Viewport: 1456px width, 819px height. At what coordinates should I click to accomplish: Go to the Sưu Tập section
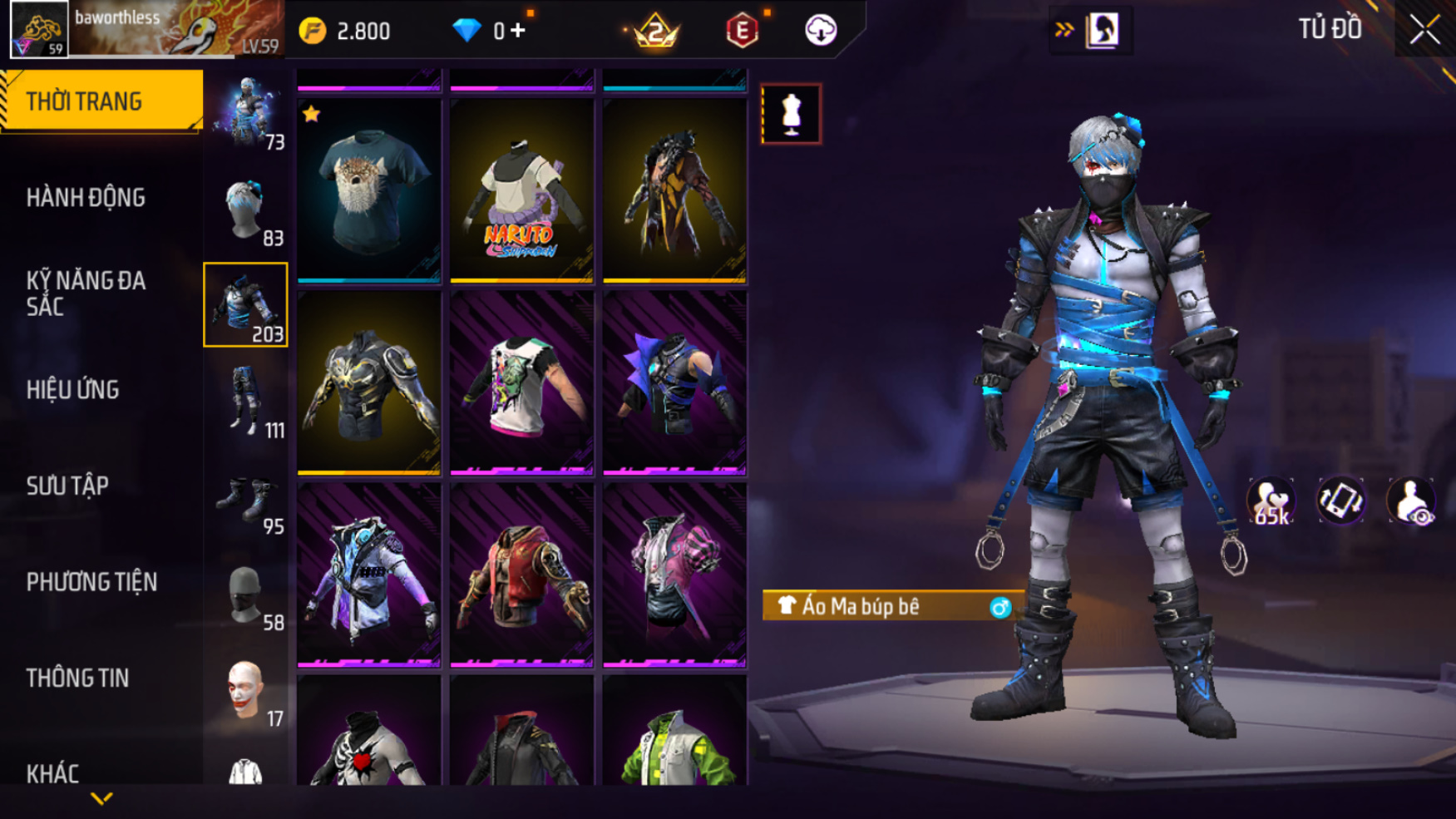[x=67, y=486]
